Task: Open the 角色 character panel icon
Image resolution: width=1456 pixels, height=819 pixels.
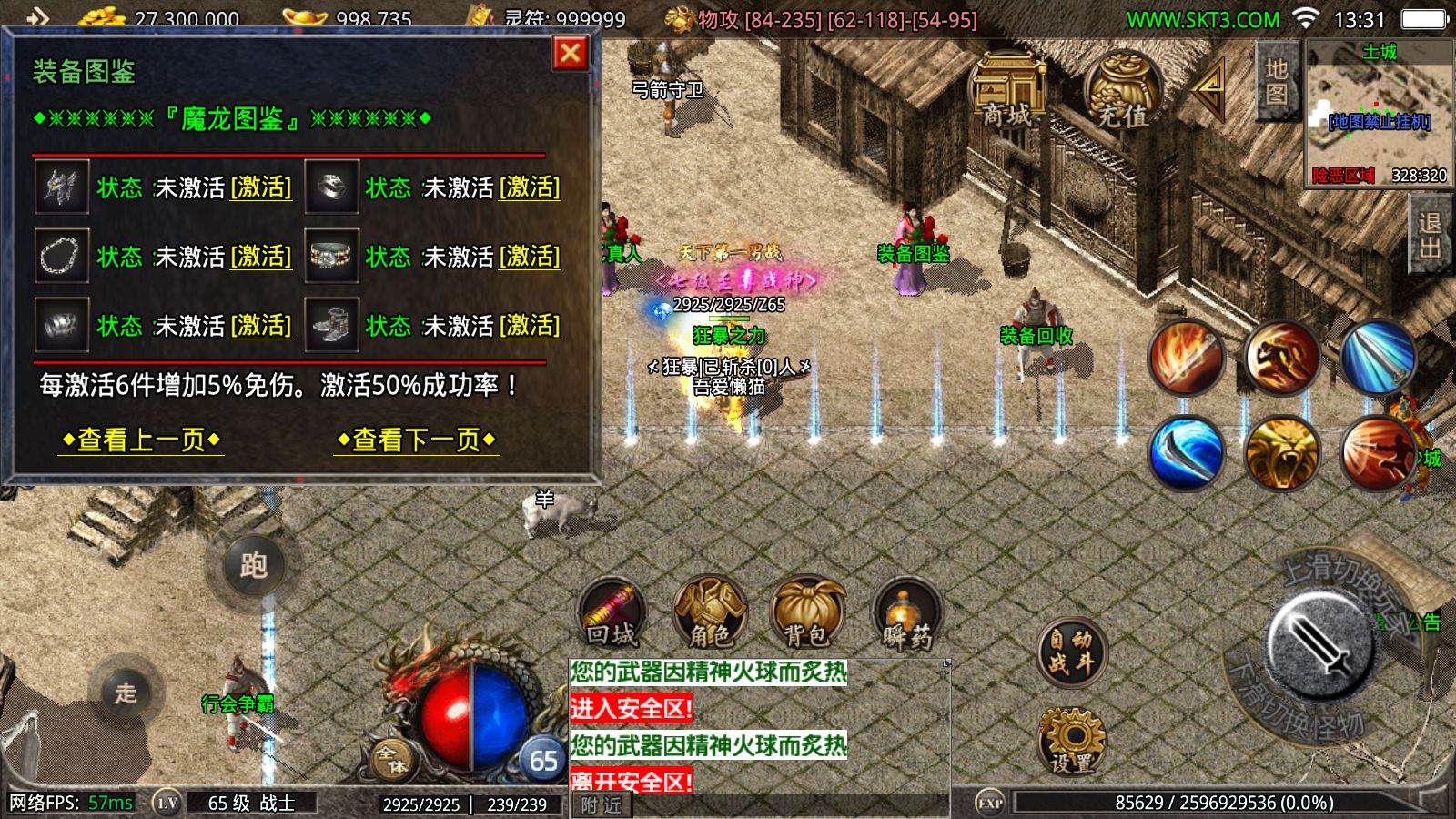Action: click(709, 610)
